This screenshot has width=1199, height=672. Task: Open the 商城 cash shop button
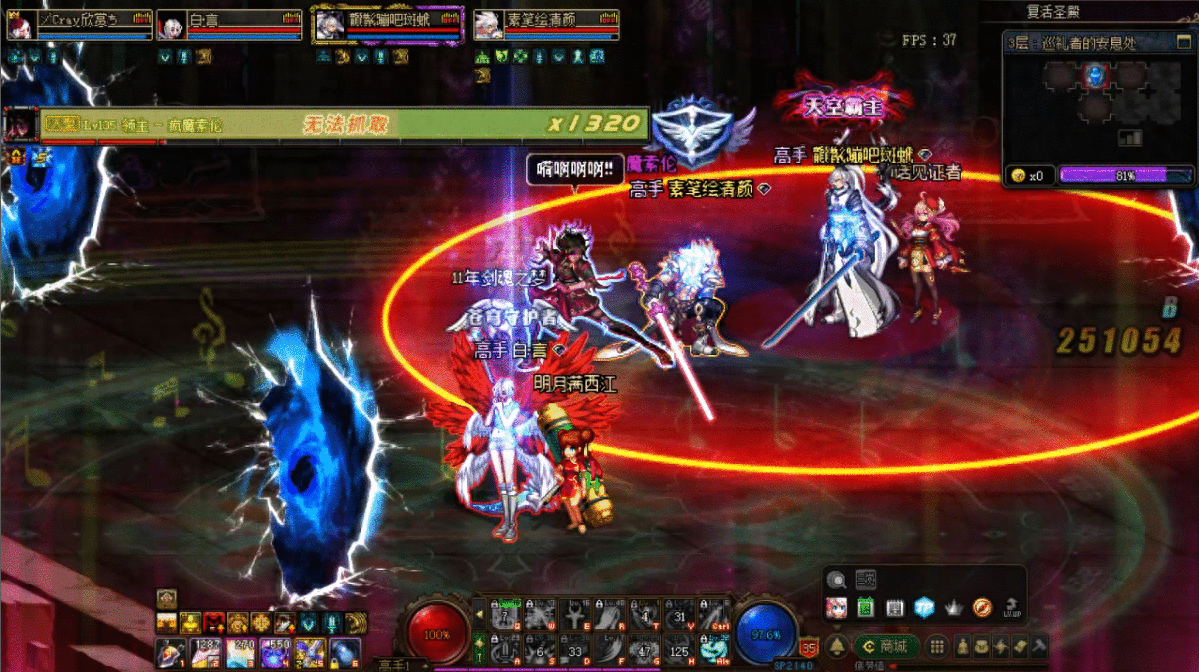[887, 645]
